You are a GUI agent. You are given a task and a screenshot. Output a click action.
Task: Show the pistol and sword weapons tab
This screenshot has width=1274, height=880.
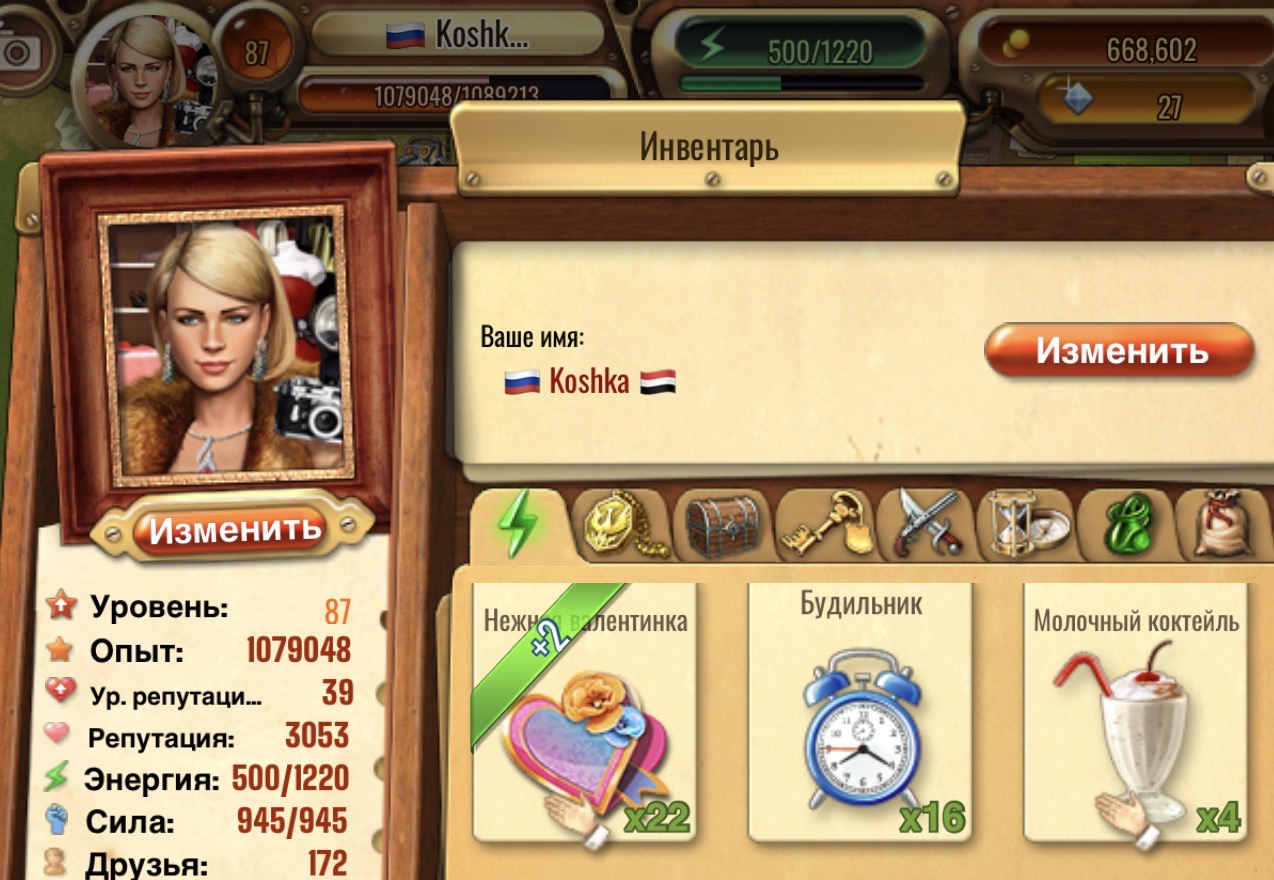926,523
